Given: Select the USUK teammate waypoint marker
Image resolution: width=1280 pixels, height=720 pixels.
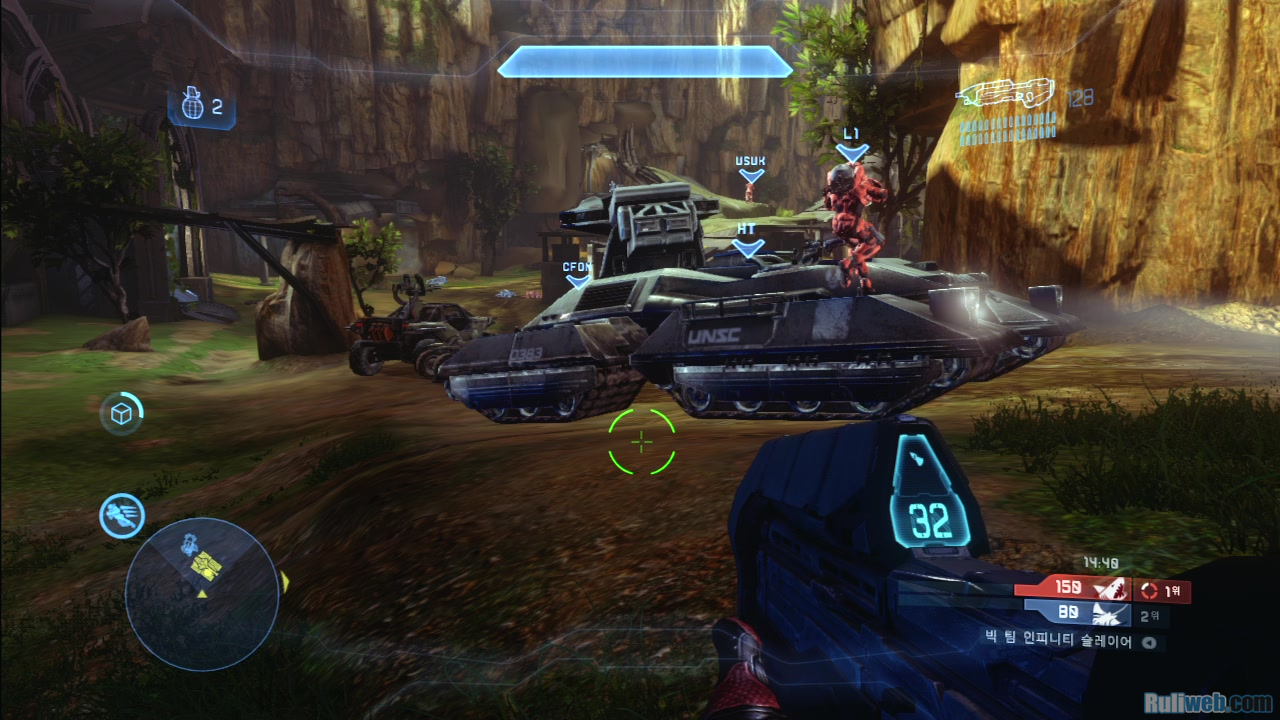Looking at the screenshot, I should click(x=750, y=169).
